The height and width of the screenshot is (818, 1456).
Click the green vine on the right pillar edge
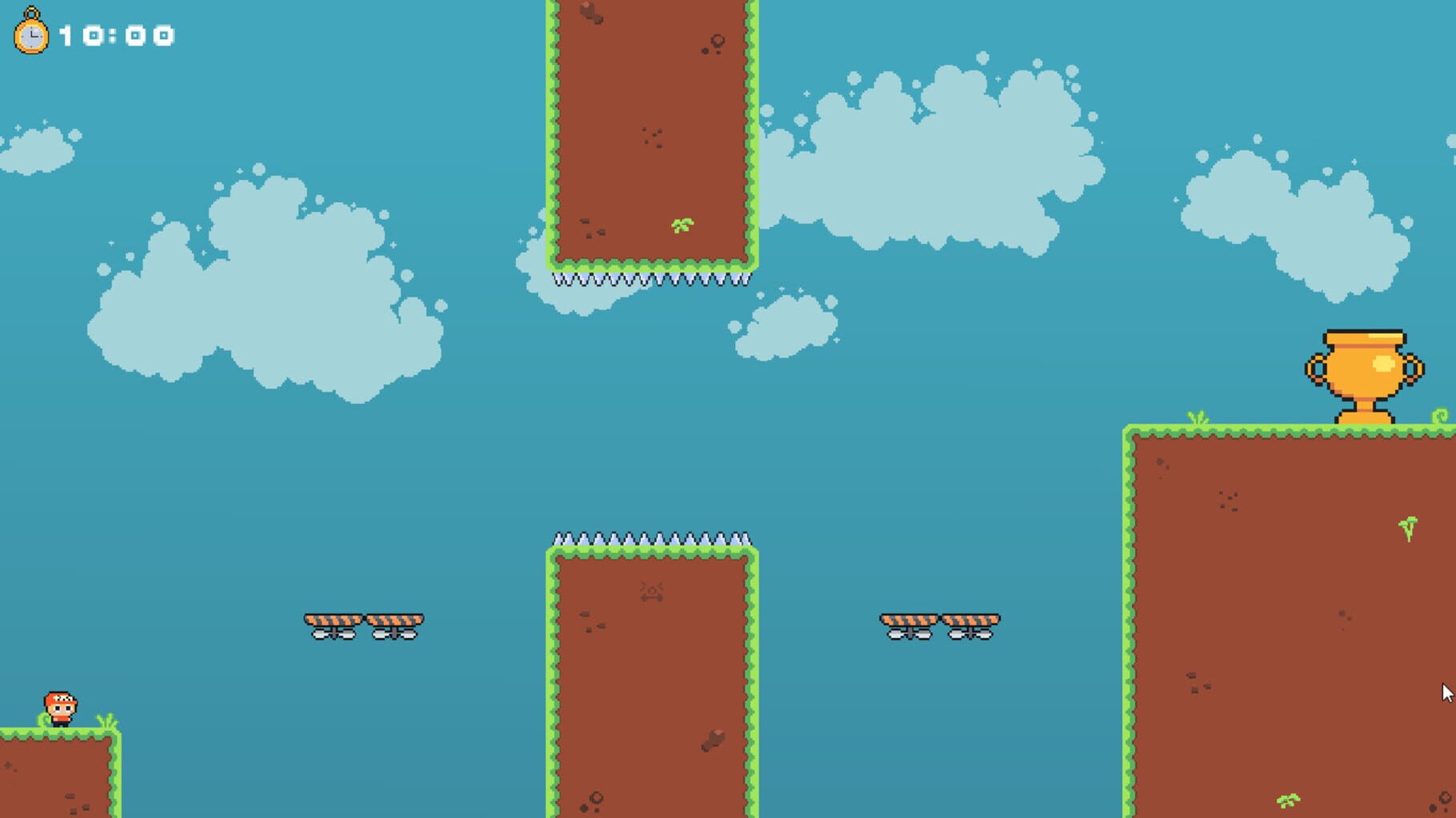1442,414
